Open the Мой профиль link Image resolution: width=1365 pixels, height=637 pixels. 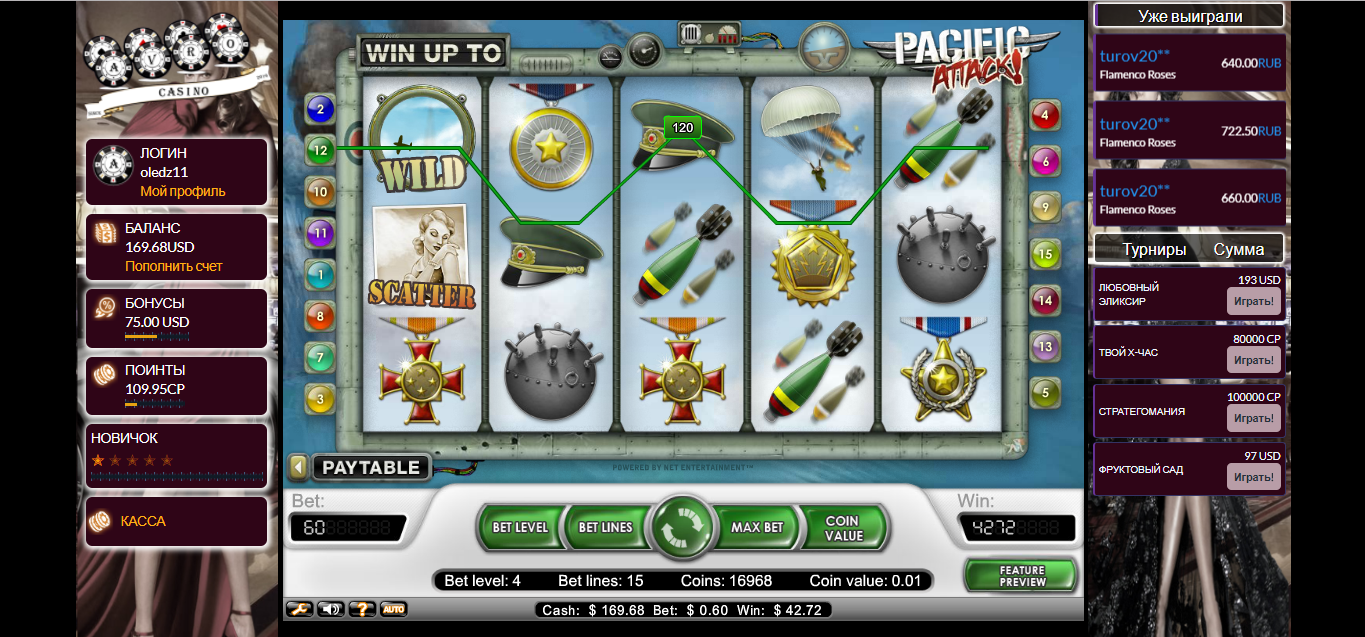(x=183, y=191)
